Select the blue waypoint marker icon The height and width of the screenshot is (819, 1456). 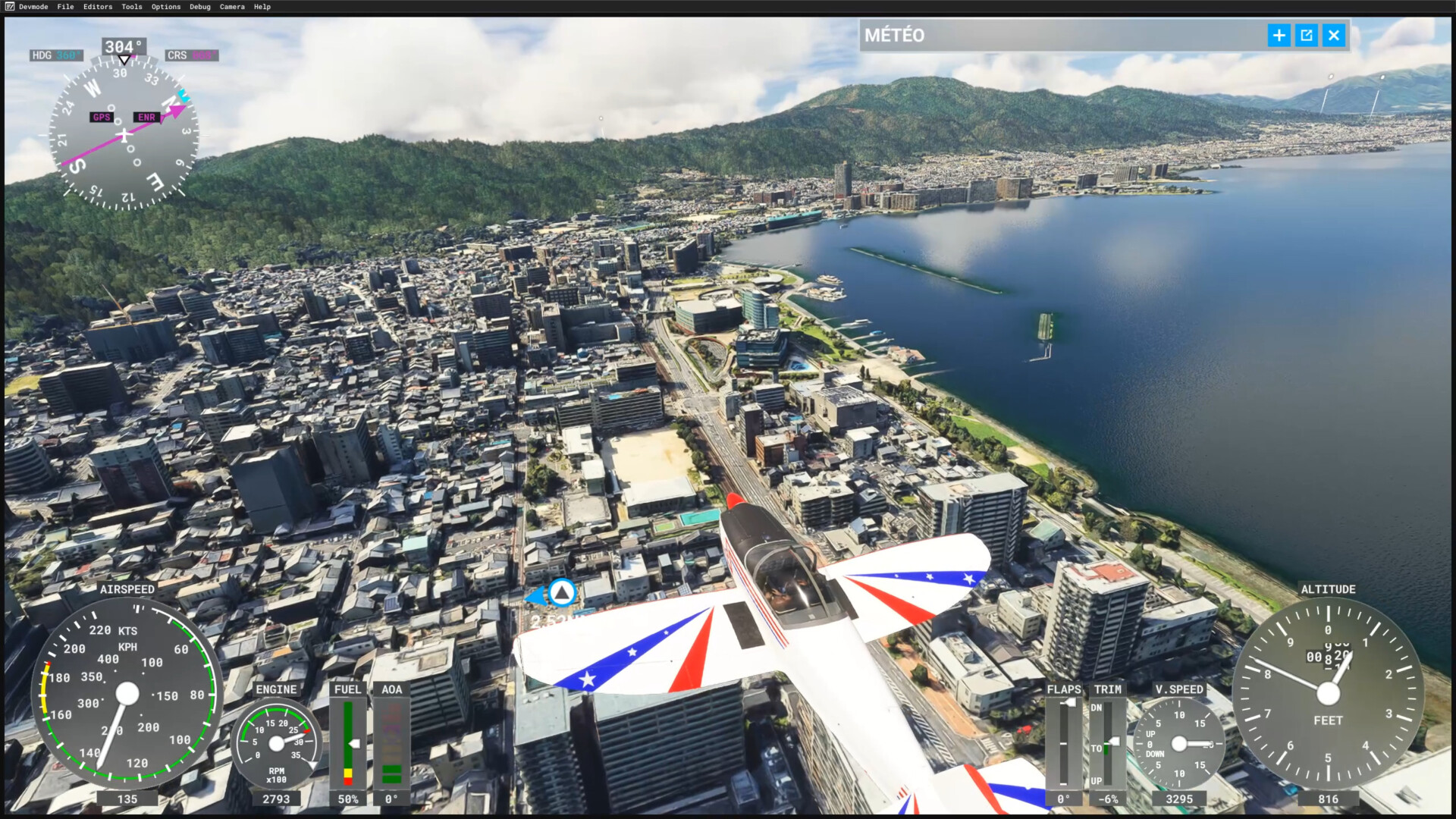pyautogui.click(x=562, y=592)
